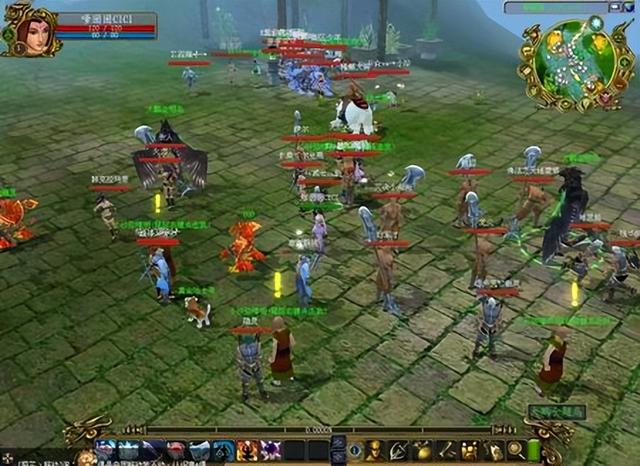Screen dimensions: 640x466
Task: Activate the purple skill in the hotbar
Action: click(270, 451)
